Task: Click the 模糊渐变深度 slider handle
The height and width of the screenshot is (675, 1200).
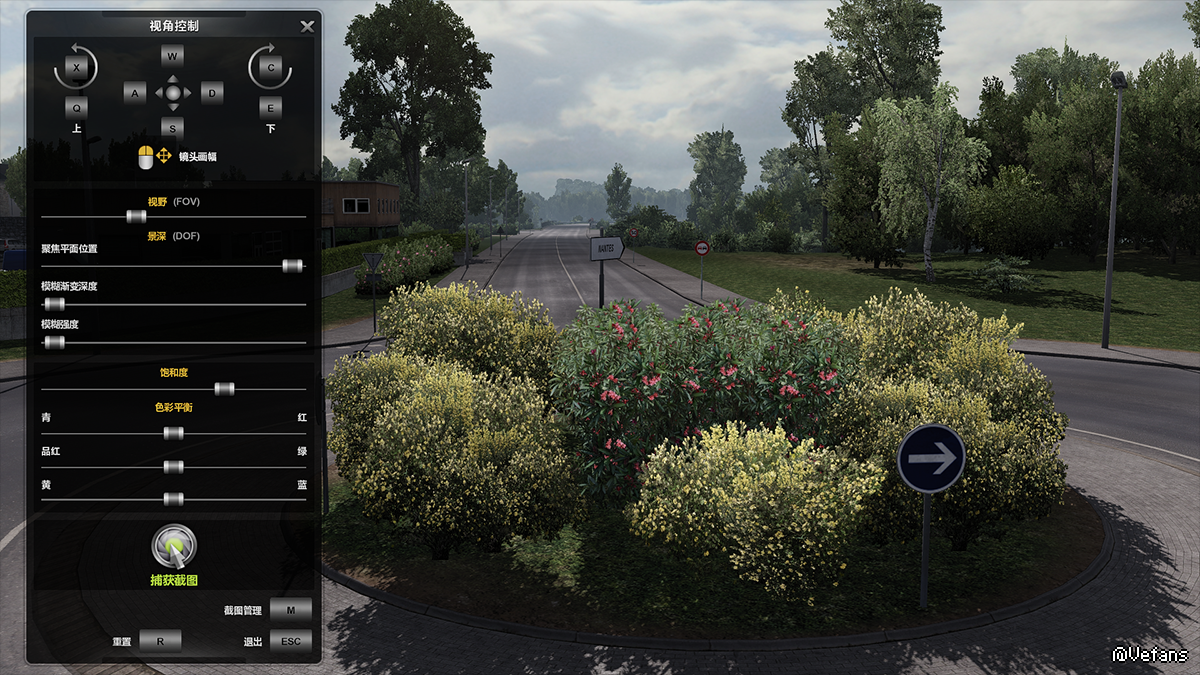Action: [54, 303]
